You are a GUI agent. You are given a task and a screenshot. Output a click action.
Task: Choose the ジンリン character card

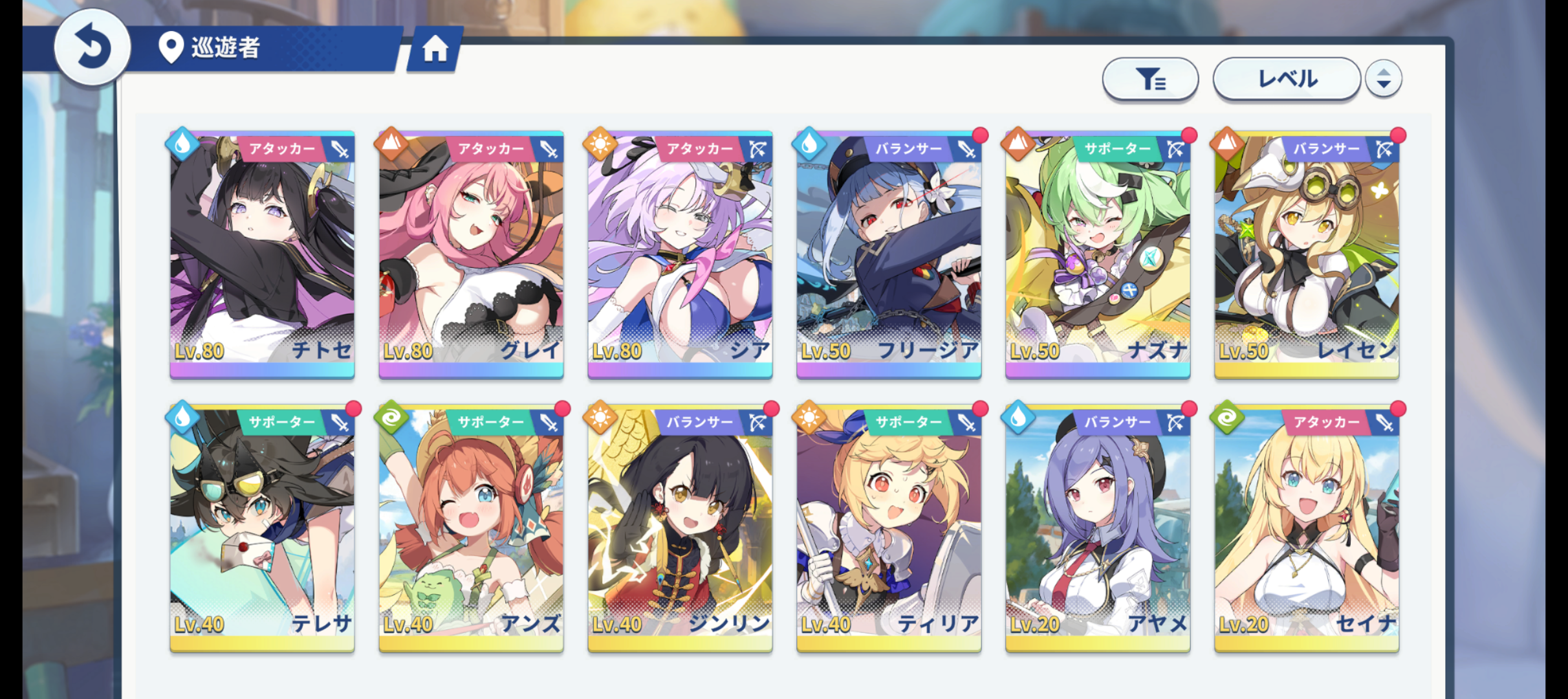[680, 527]
